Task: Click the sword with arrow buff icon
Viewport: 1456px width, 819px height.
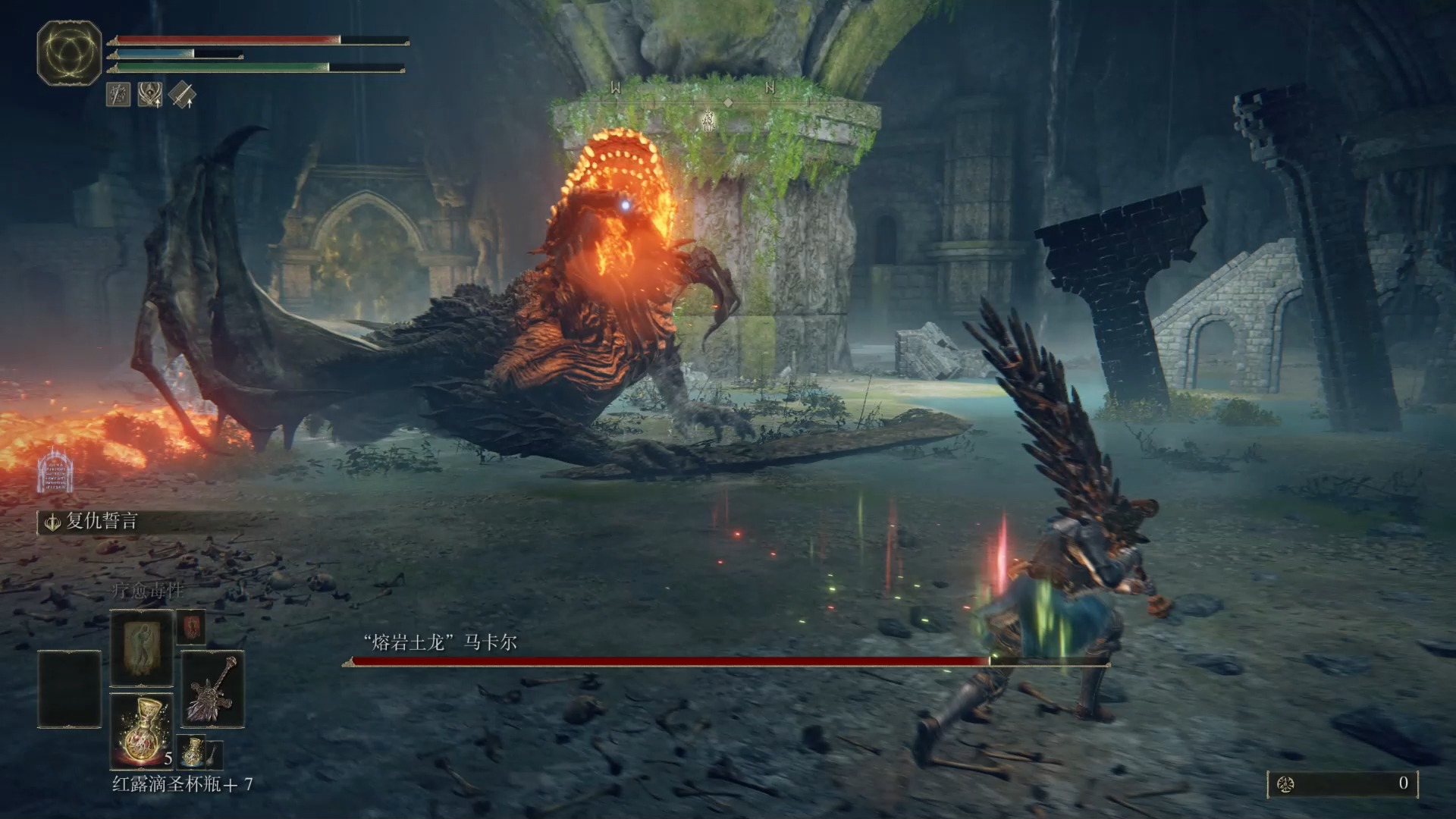Action: coord(182,95)
